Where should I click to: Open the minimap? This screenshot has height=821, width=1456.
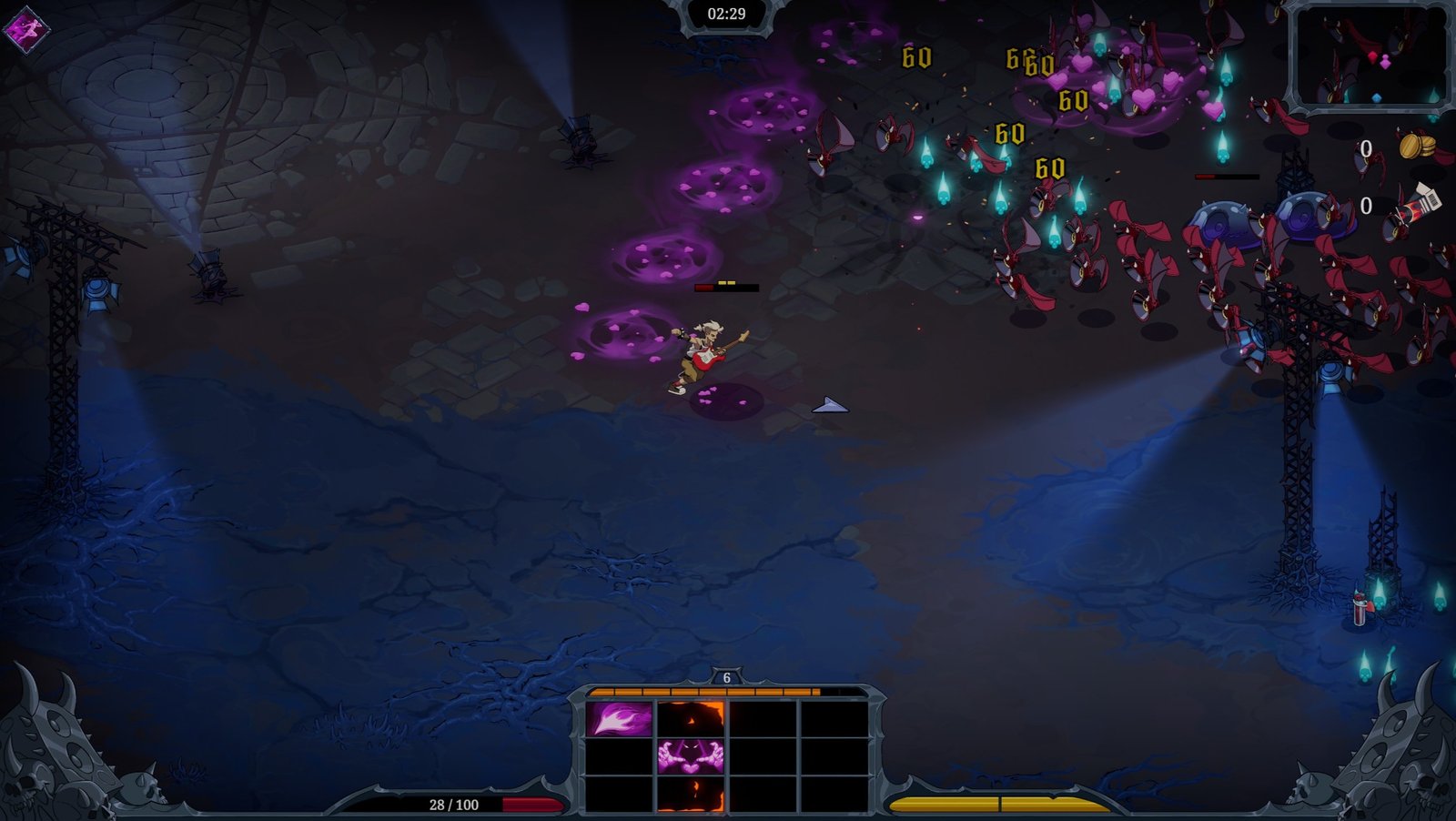(1368, 58)
